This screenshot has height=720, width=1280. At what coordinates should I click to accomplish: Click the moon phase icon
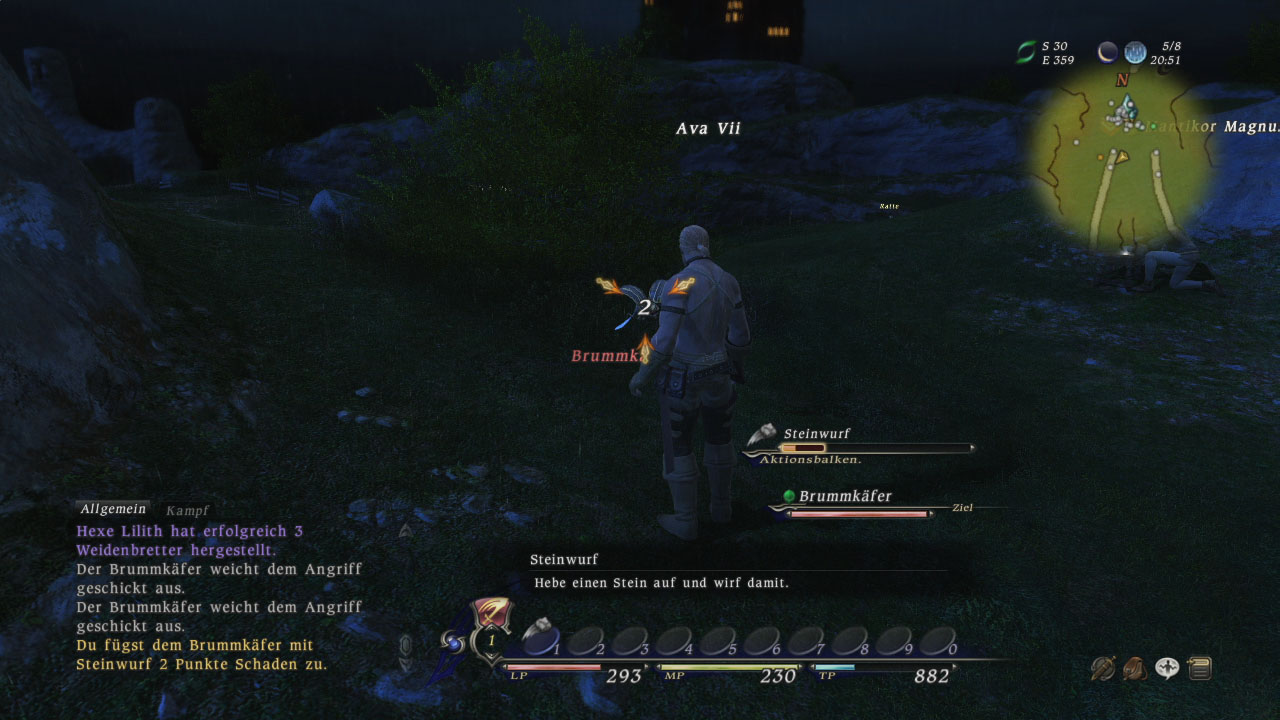click(x=1106, y=52)
